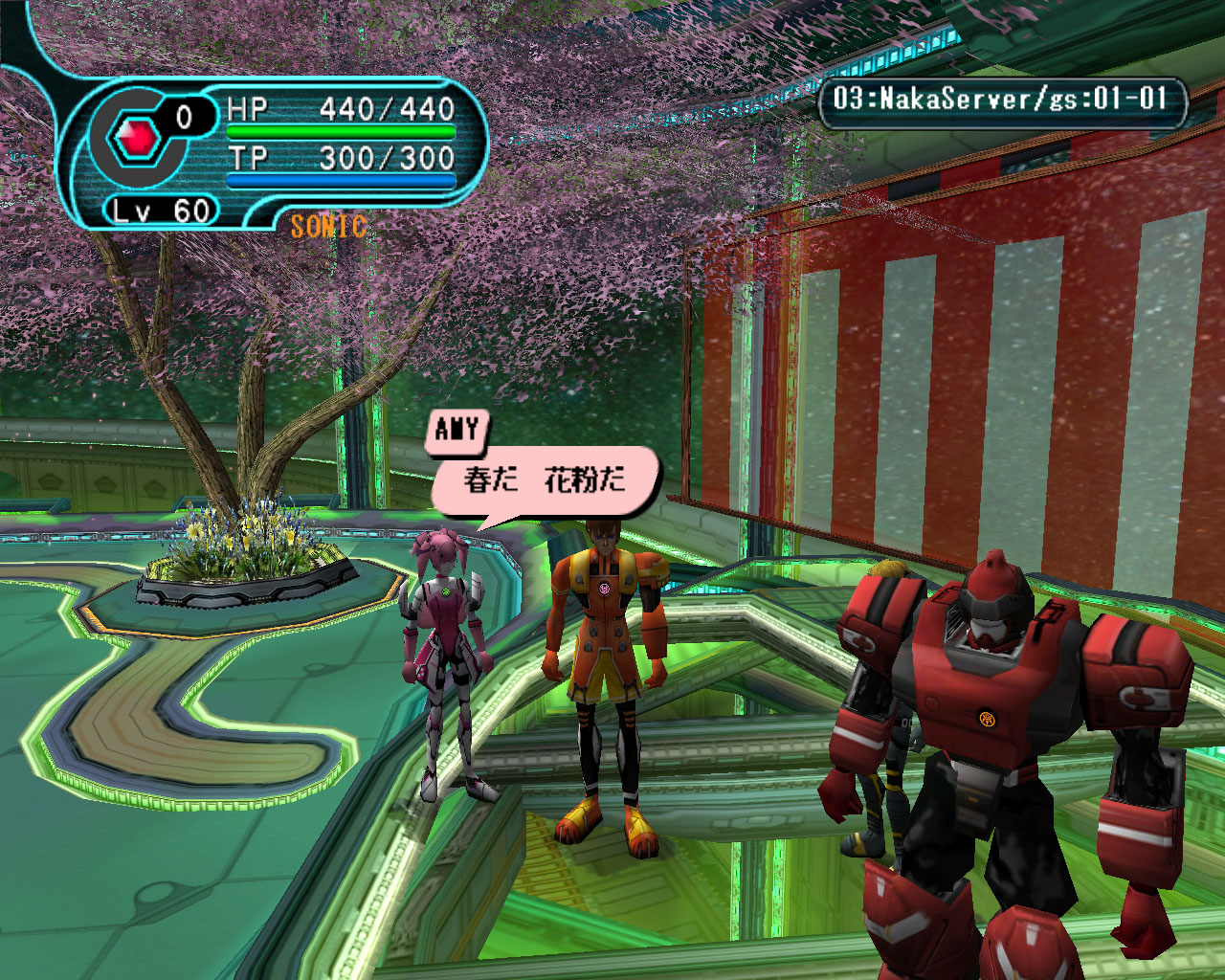This screenshot has height=980, width=1225.
Task: Click the red hexagon section ID icon
Action: (x=138, y=140)
